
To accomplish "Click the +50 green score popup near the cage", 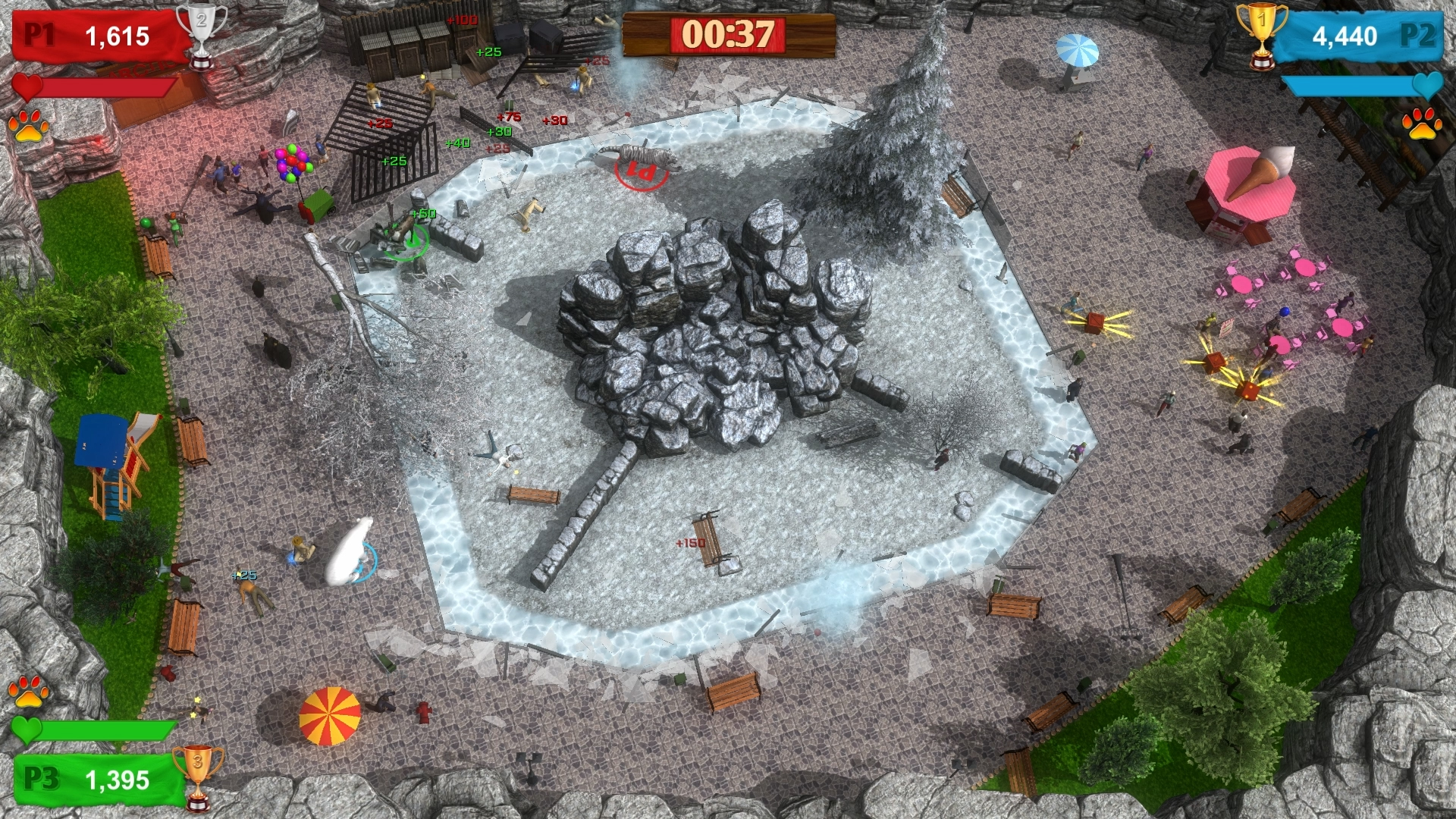I will (422, 214).
